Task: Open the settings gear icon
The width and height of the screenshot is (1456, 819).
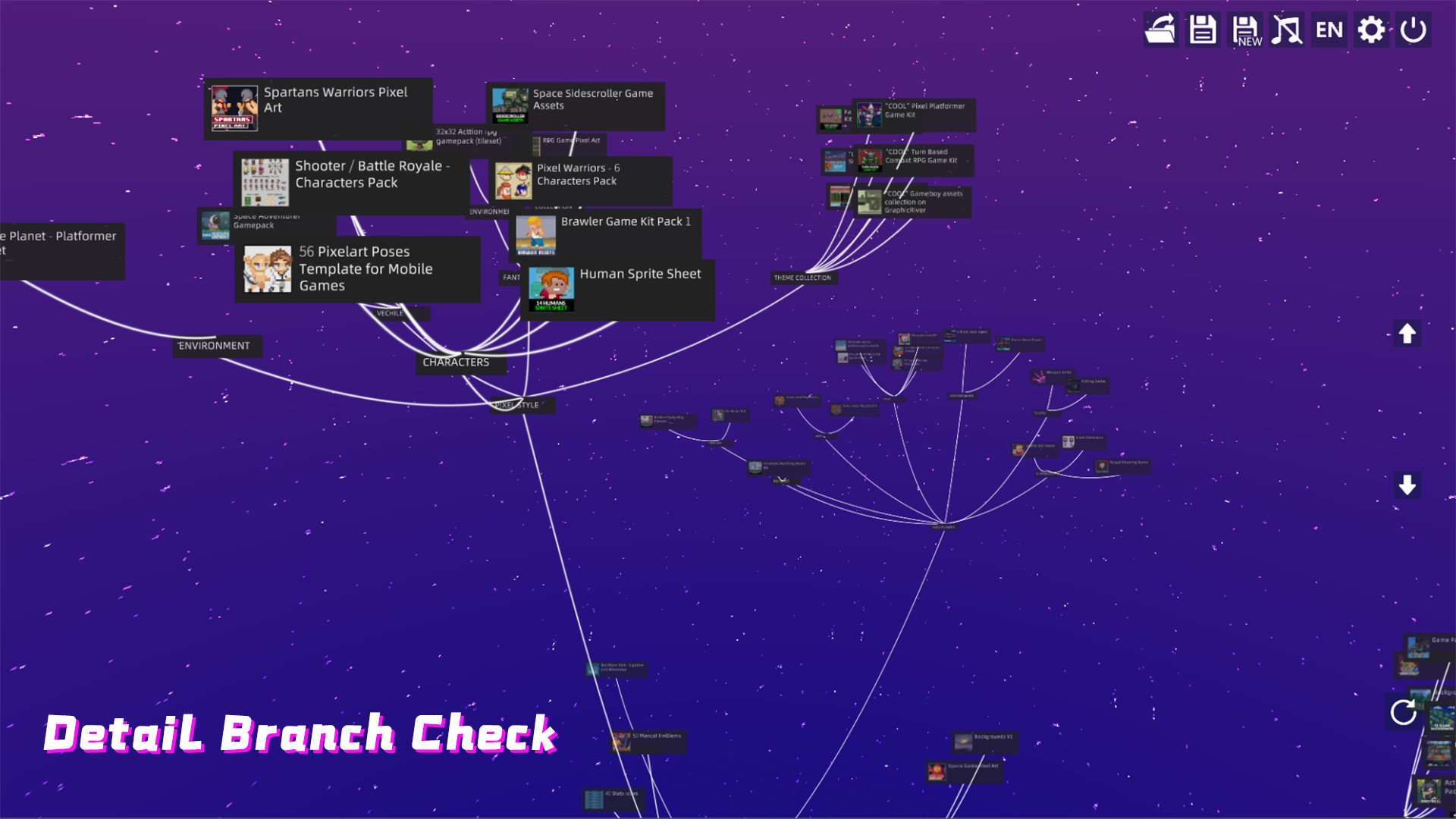Action: [1371, 30]
